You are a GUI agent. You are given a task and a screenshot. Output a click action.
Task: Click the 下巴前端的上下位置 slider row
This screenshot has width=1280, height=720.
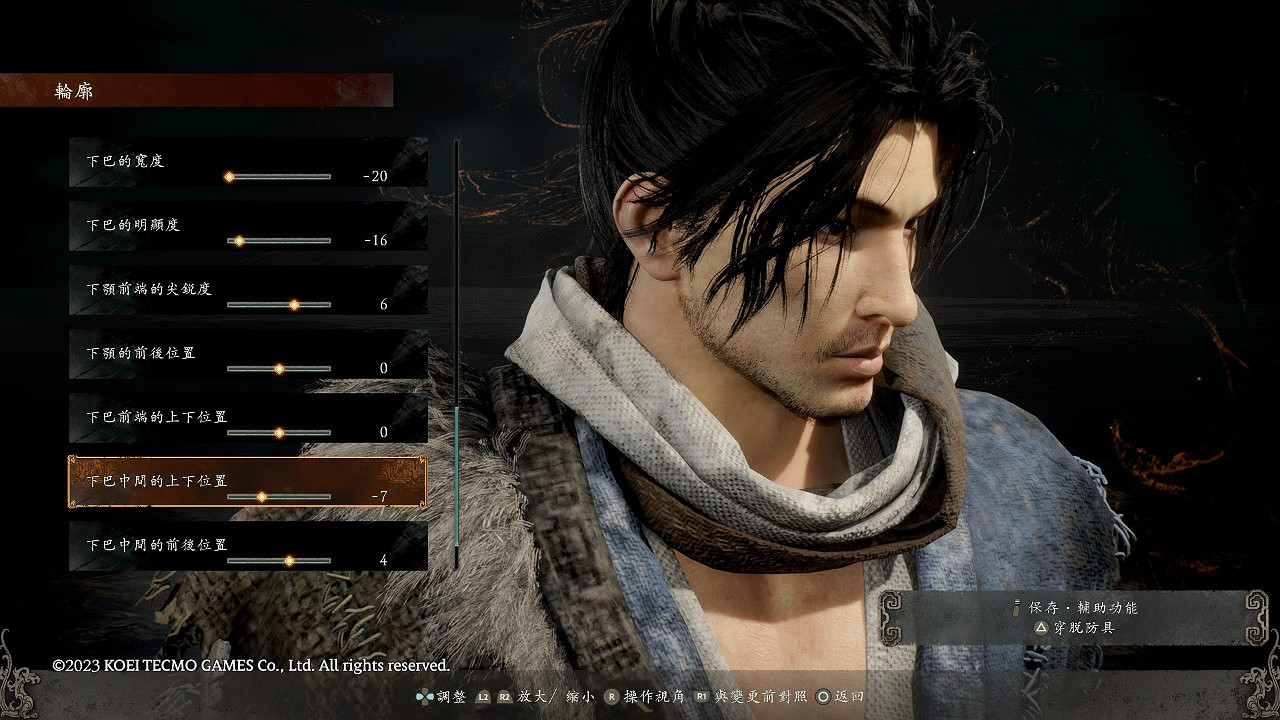[x=248, y=418]
